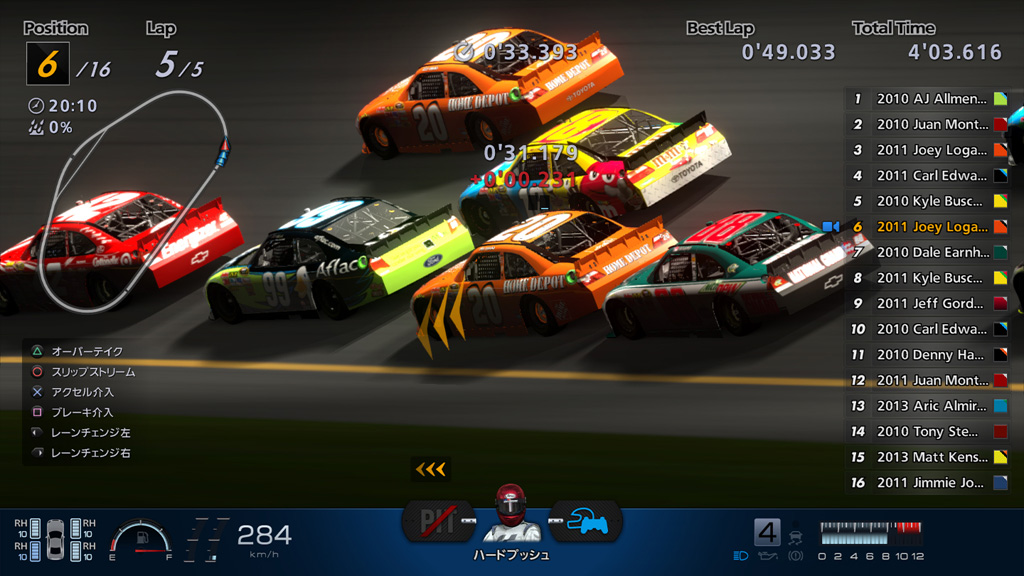
Task: Pick the 2010 Juan Montoya row
Action: click(930, 125)
